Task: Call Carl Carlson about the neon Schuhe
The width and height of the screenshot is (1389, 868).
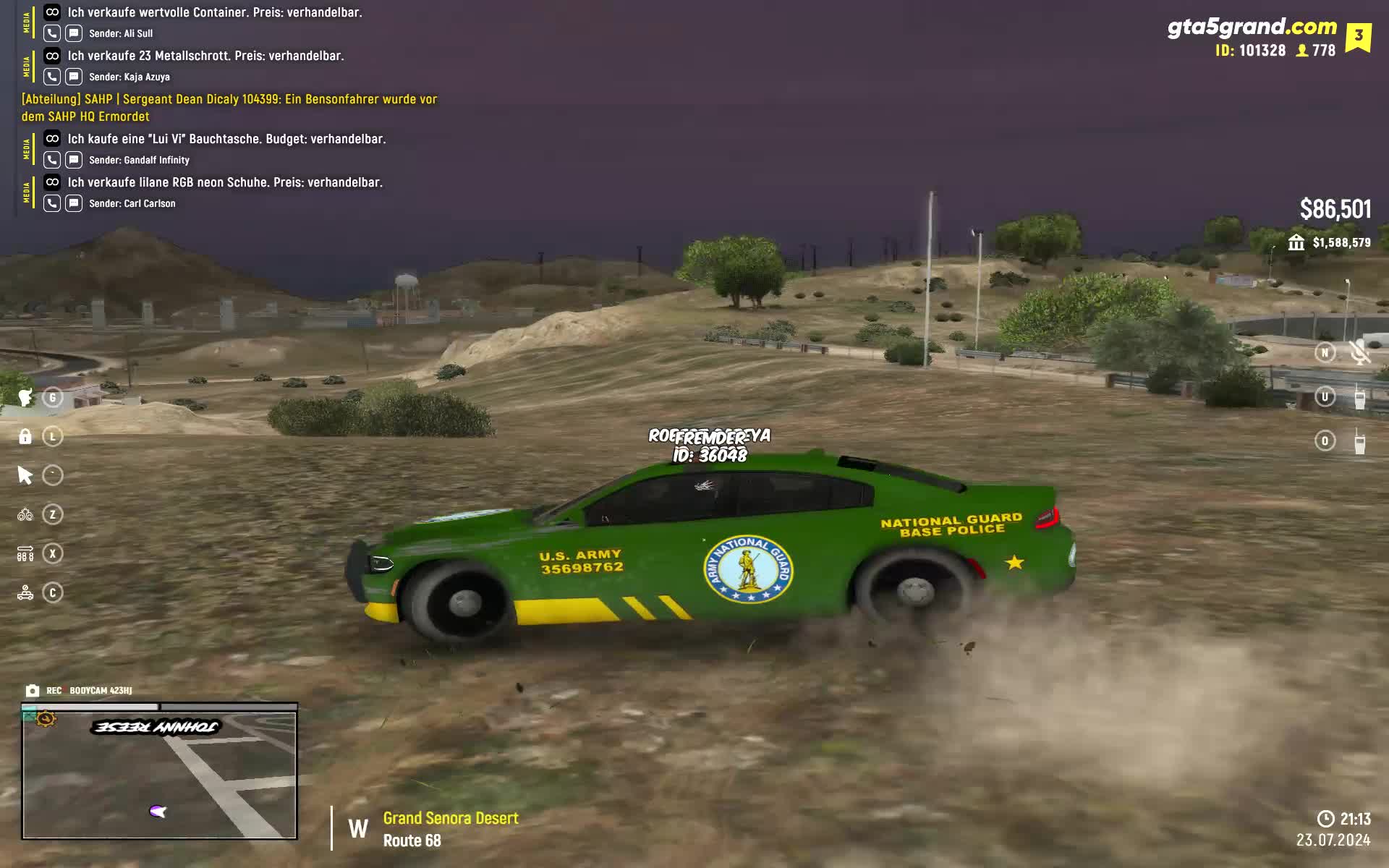Action: (52, 203)
